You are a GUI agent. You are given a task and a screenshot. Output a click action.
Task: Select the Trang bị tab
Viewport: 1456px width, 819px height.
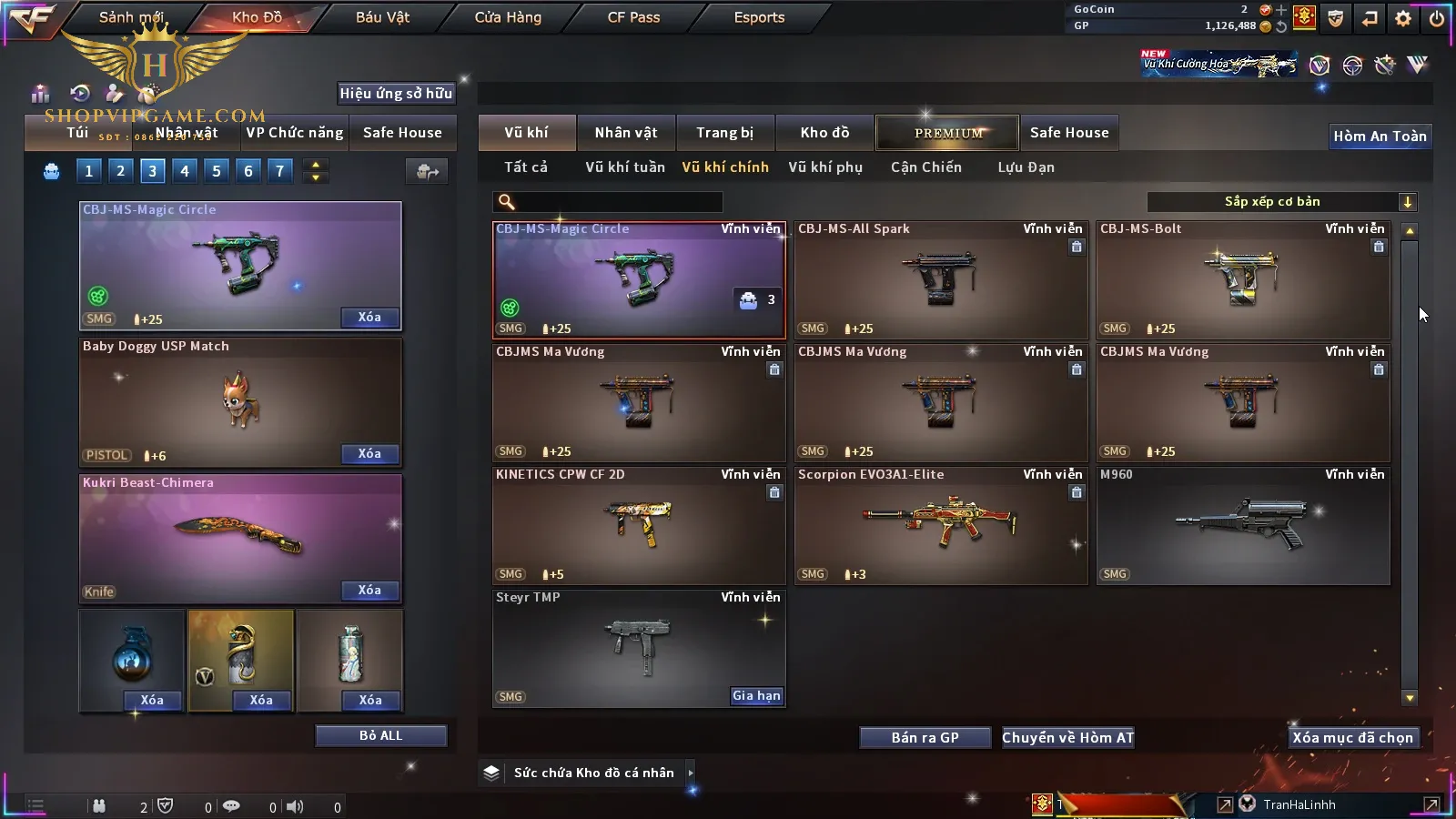(x=724, y=133)
